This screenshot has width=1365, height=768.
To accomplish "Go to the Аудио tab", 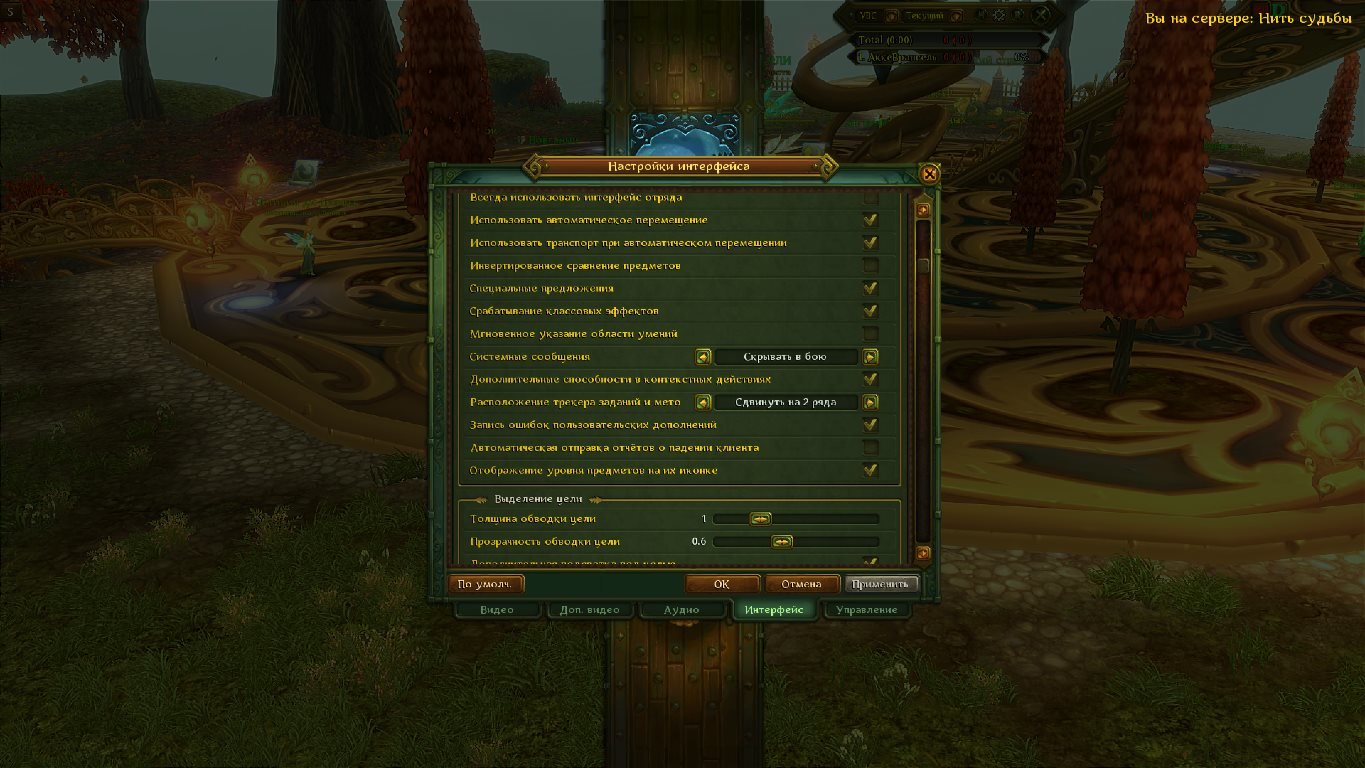I will pos(681,610).
